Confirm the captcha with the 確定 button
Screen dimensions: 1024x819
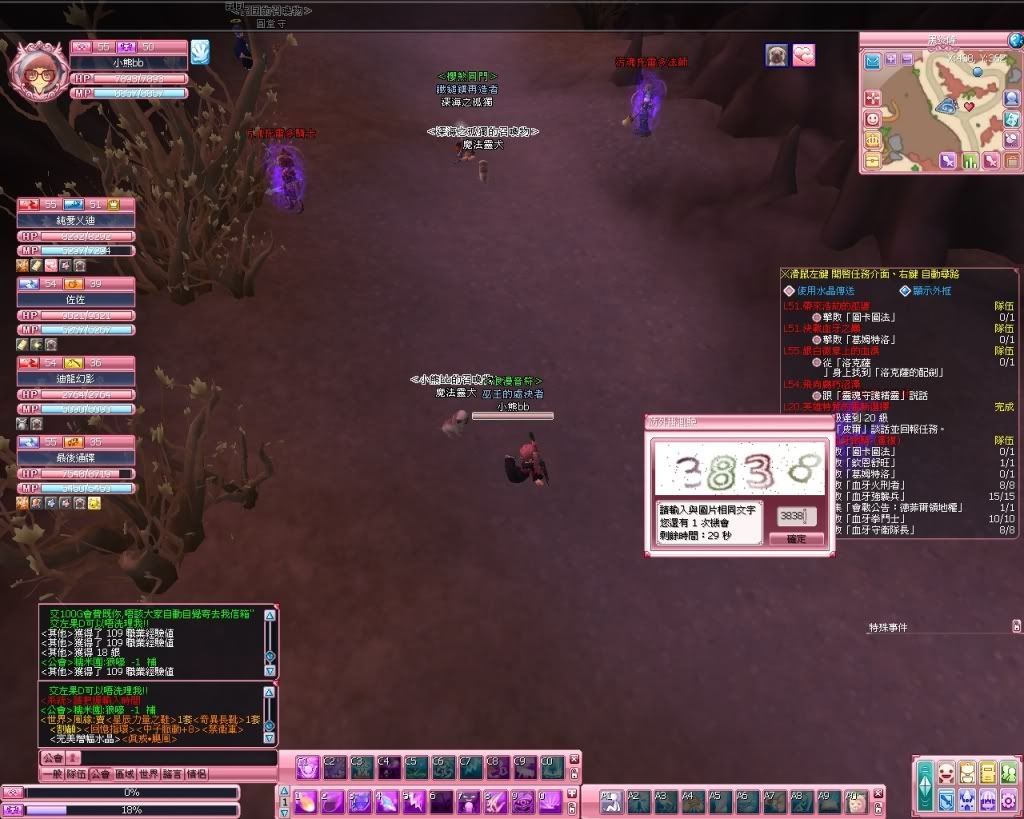tap(796, 539)
